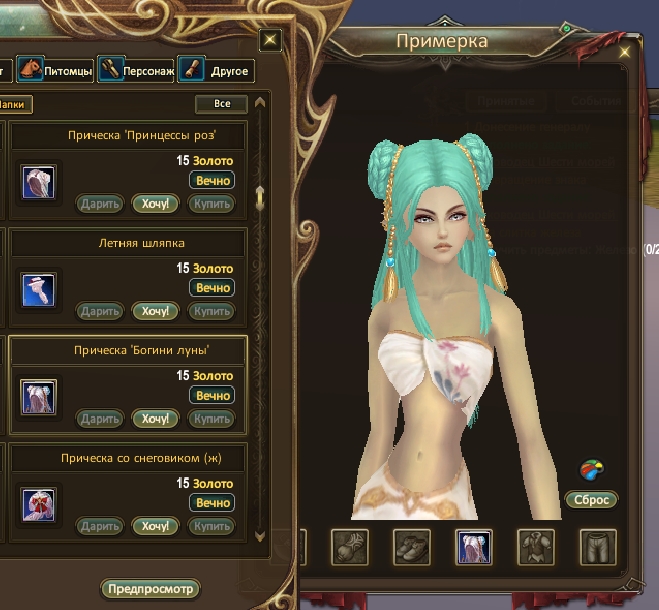Open the Все filter dropdown
Viewport: 659px width, 610px height.
pos(221,104)
